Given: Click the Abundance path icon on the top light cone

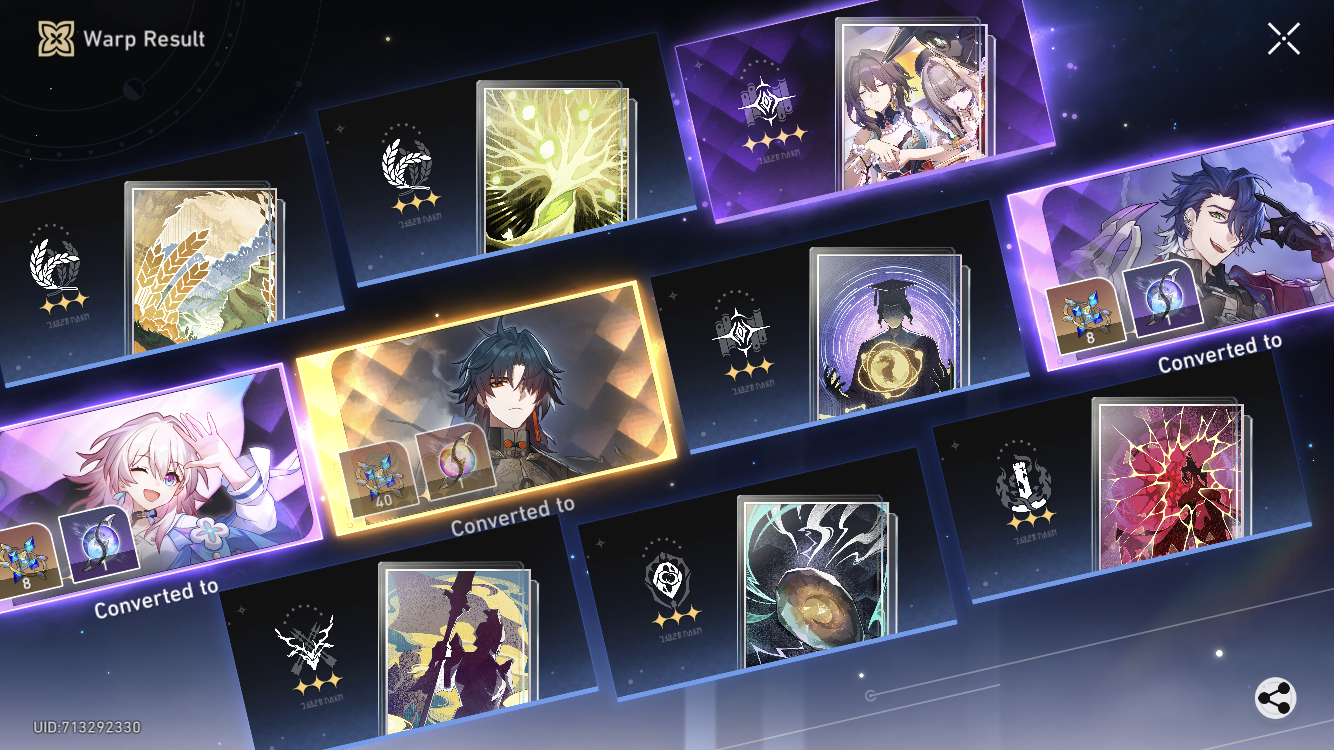Looking at the screenshot, I should (410, 165).
